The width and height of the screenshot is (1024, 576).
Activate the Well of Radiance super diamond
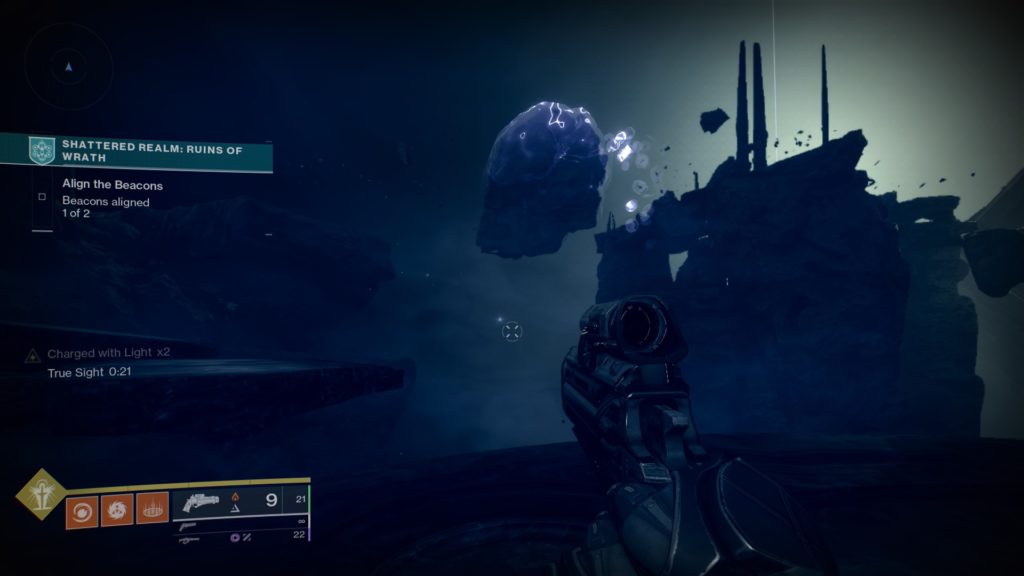pyautogui.click(x=41, y=494)
